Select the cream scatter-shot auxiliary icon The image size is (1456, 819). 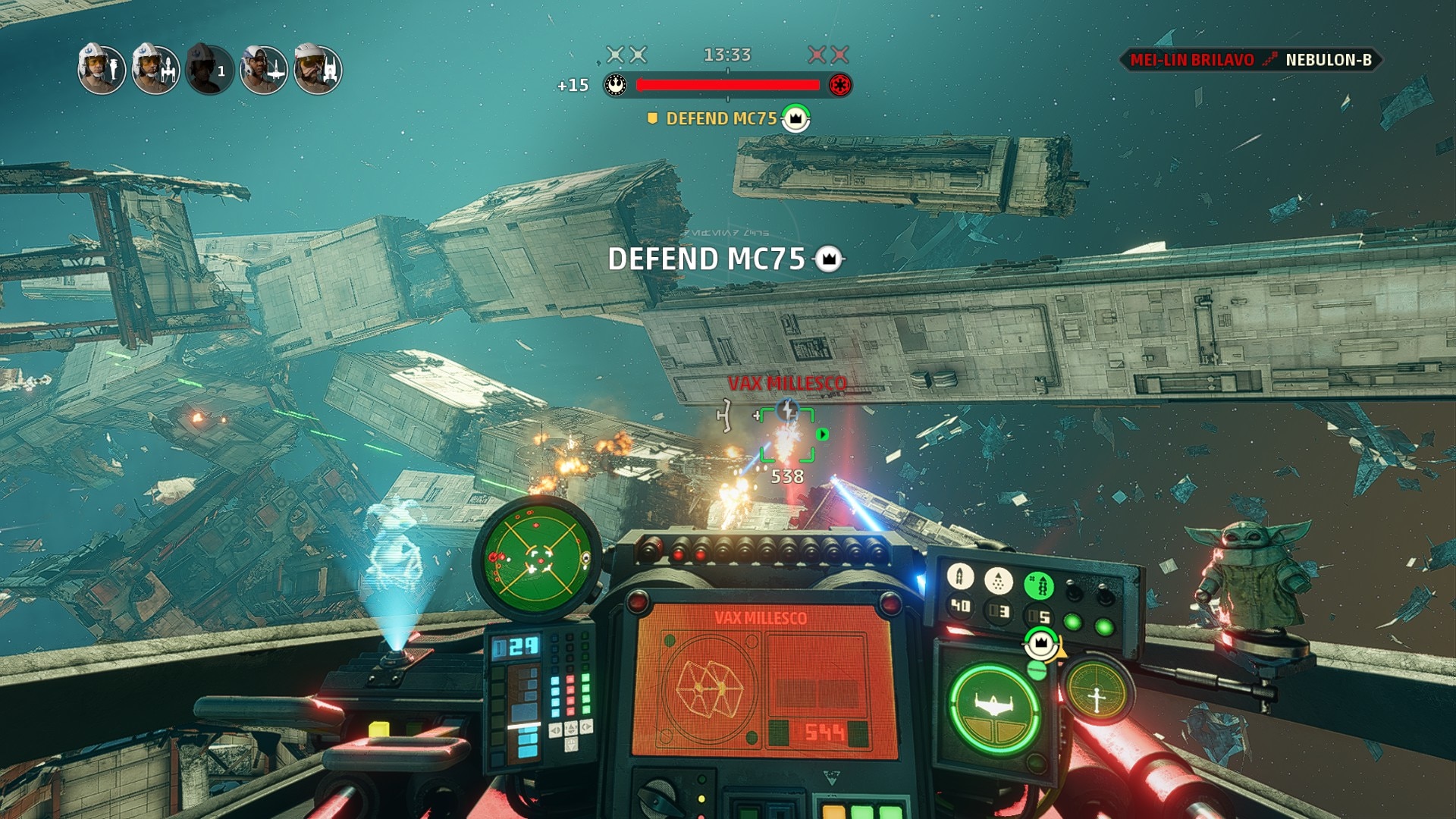coord(999,582)
